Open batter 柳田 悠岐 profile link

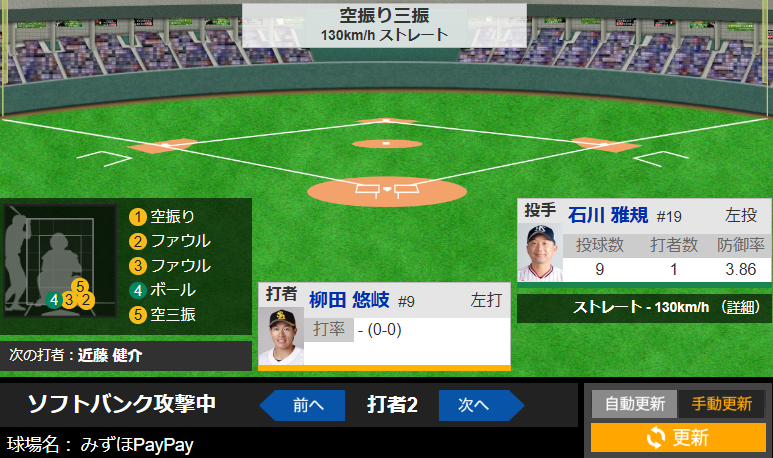pyautogui.click(x=349, y=300)
